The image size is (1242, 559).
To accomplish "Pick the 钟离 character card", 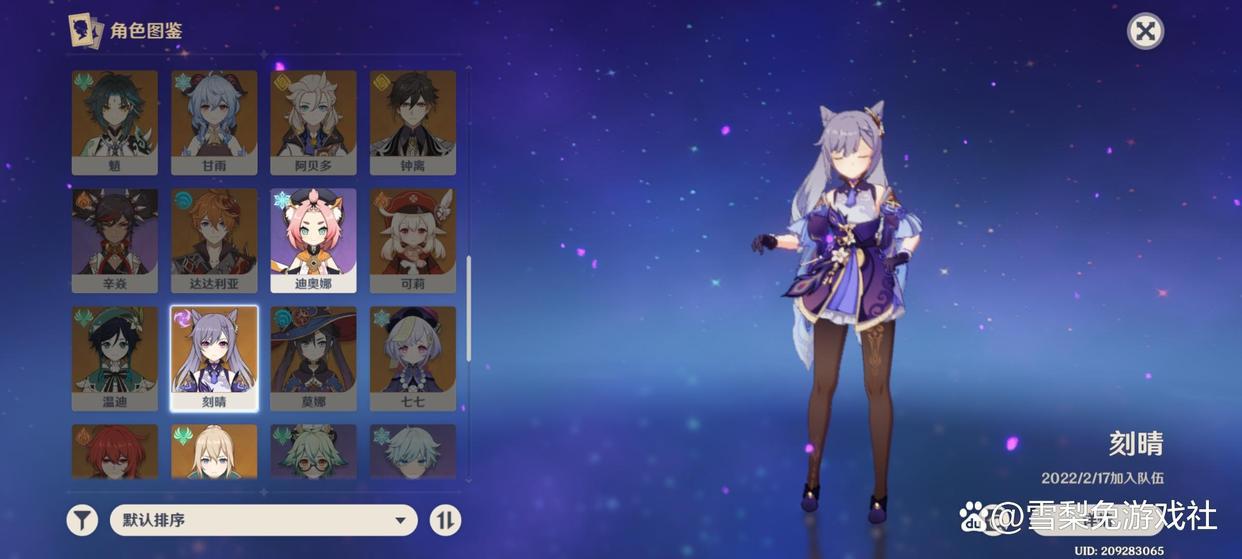I will tap(412, 122).
